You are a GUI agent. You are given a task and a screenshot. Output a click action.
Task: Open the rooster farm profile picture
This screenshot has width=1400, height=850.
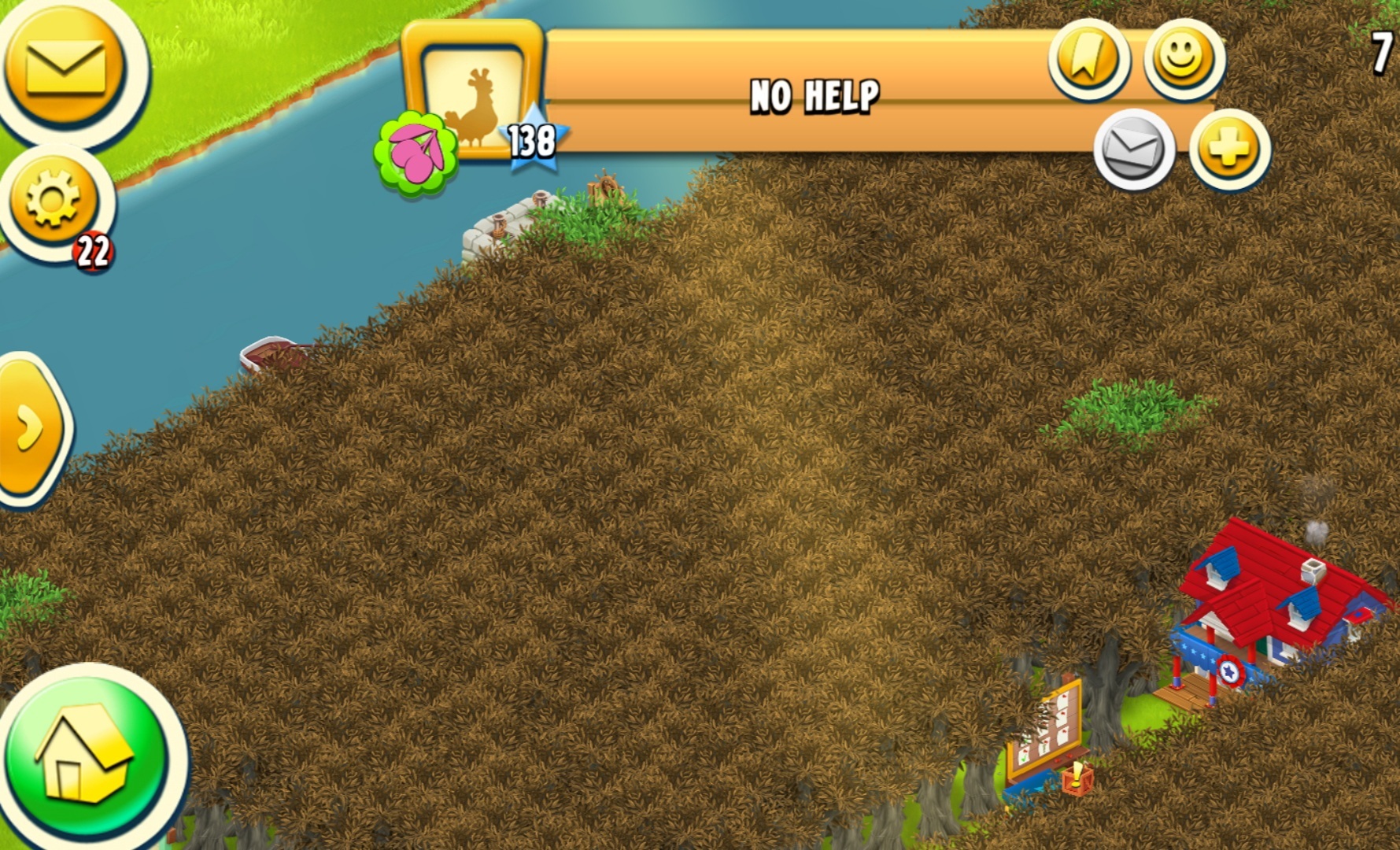coord(473,94)
